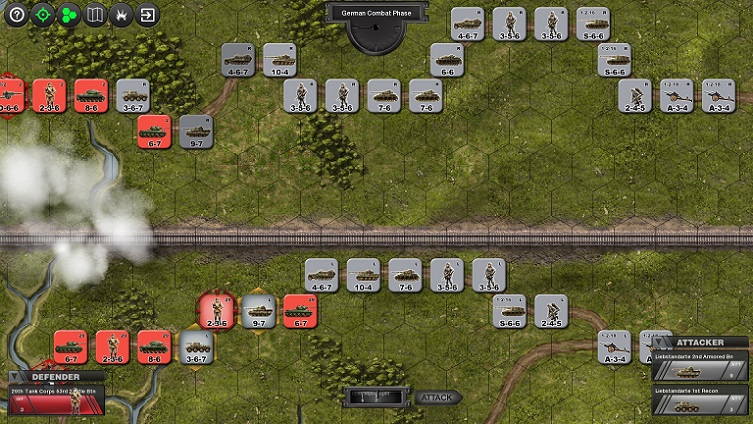The height and width of the screenshot is (424, 753).
Task: Select the grey 10-4 tank below the railway
Action: [363, 274]
